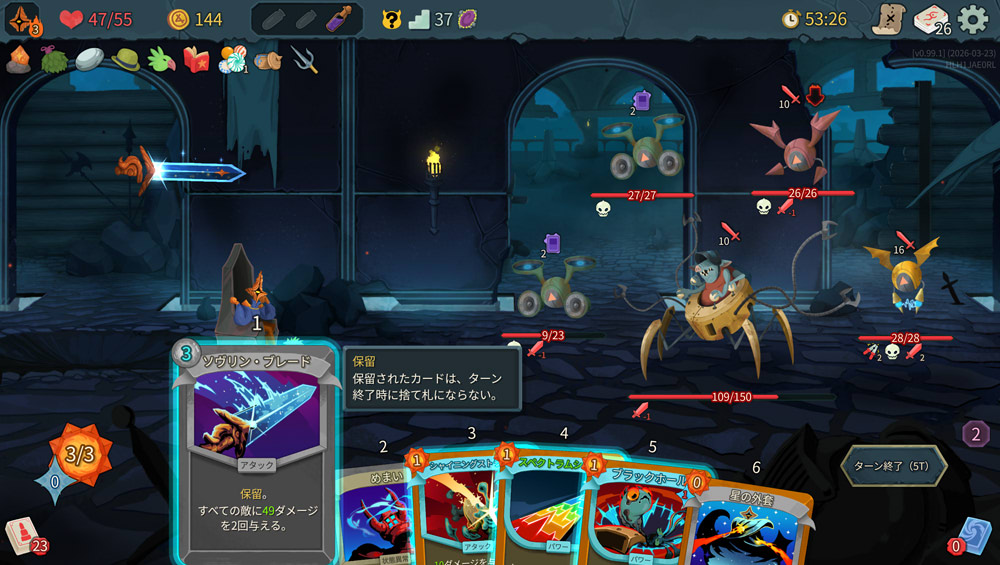The image size is (1000, 565).
Task: Click the green bowler hat relic
Action: coord(126,59)
